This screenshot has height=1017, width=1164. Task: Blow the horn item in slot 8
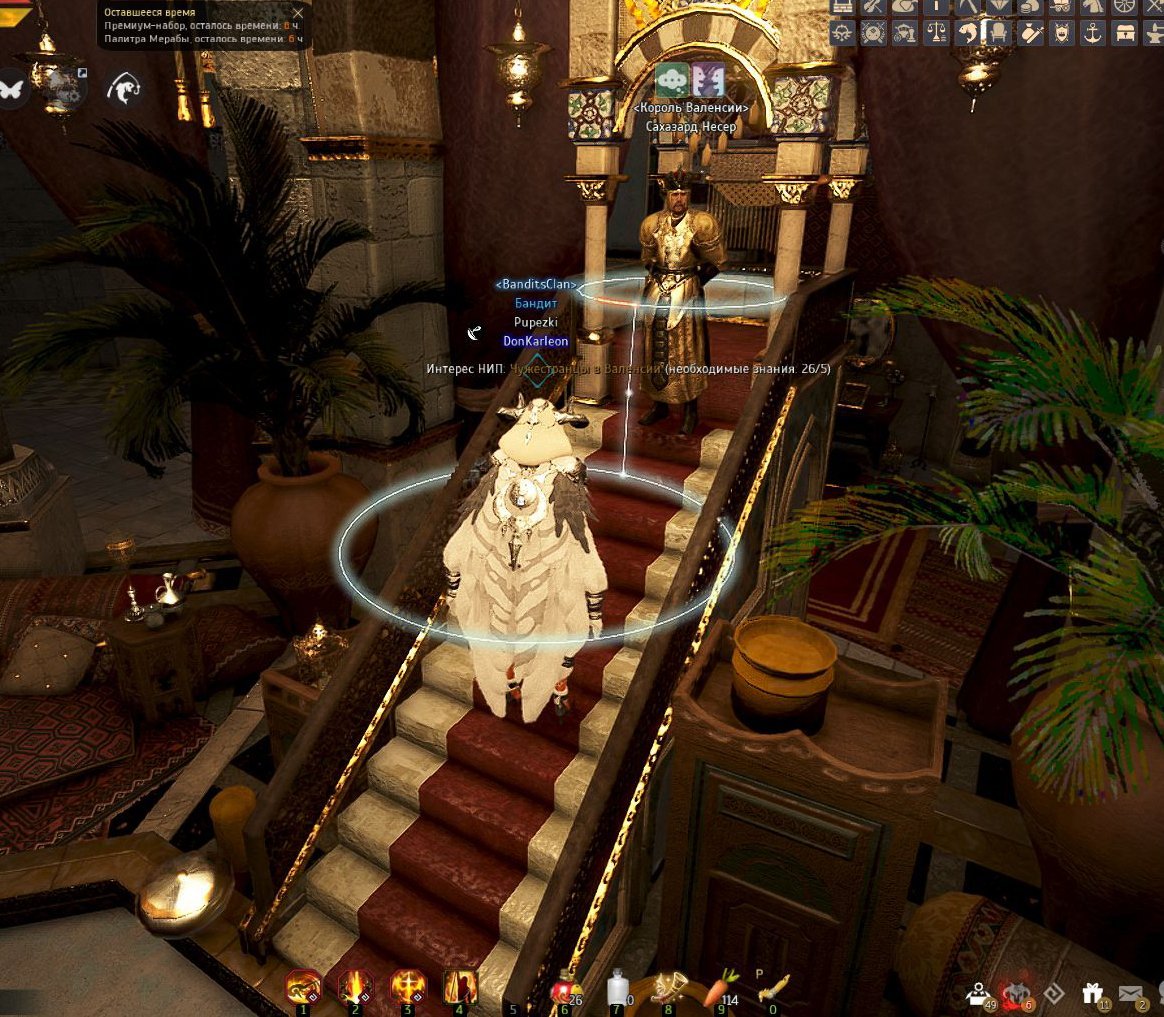pos(669,989)
